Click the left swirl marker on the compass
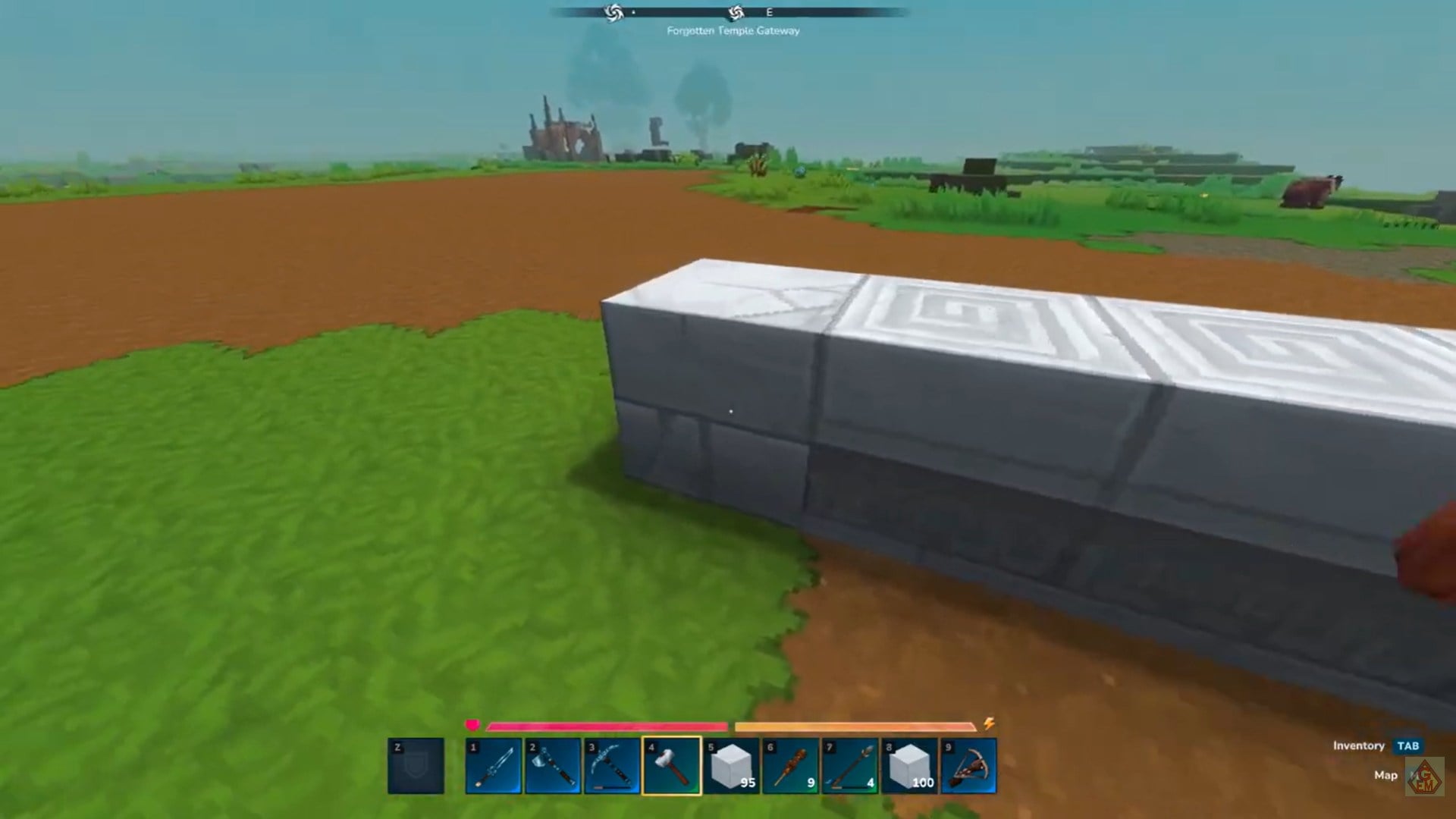Viewport: 1456px width, 819px height. pyautogui.click(x=613, y=13)
